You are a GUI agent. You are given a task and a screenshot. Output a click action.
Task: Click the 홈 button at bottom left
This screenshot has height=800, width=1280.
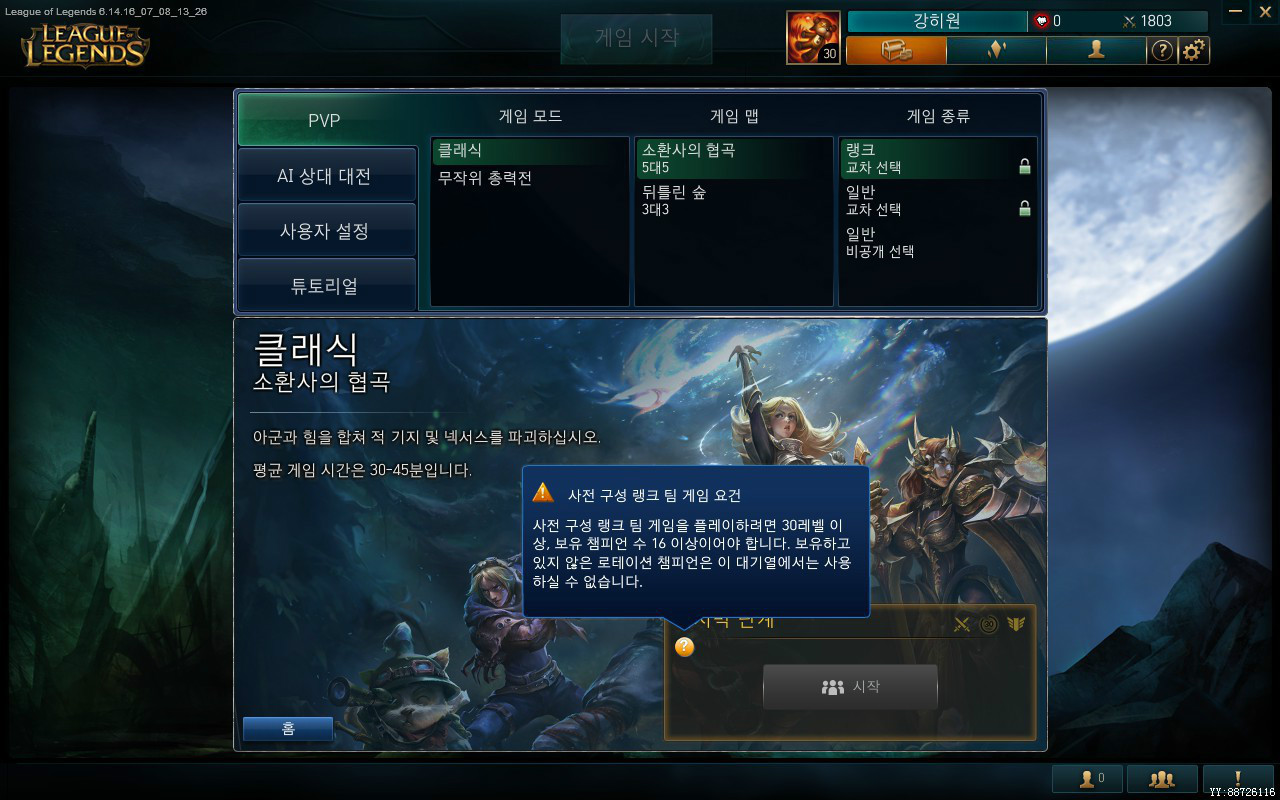point(288,729)
